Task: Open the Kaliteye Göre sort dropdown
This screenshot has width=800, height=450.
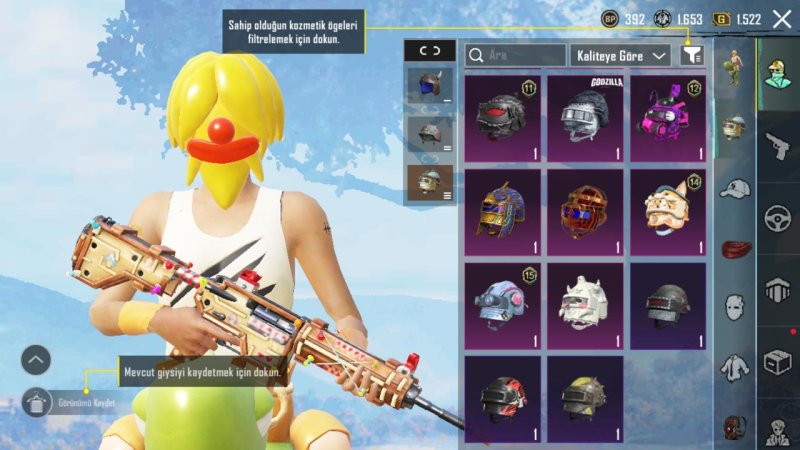Action: pos(620,56)
